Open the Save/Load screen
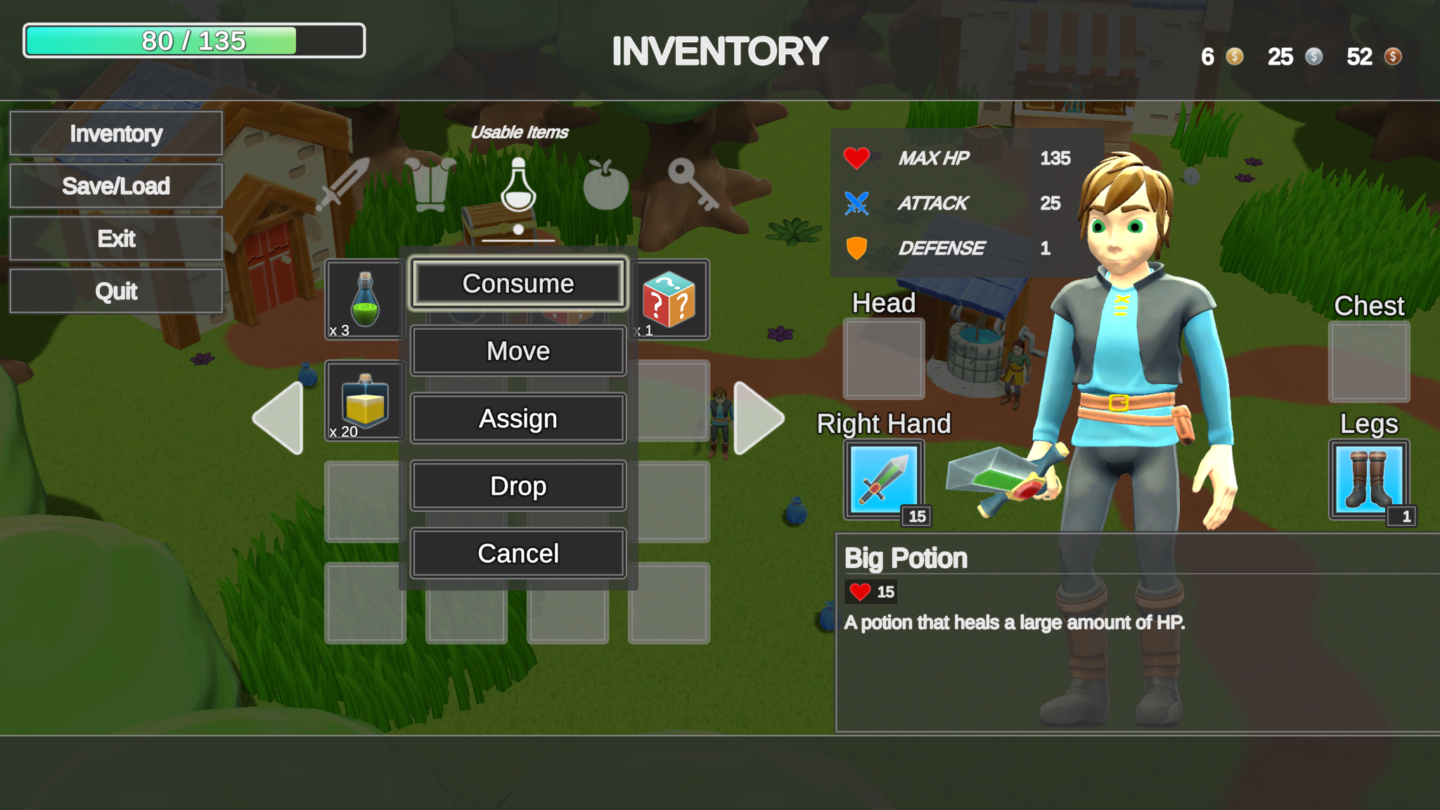This screenshot has height=810, width=1440. [x=116, y=186]
